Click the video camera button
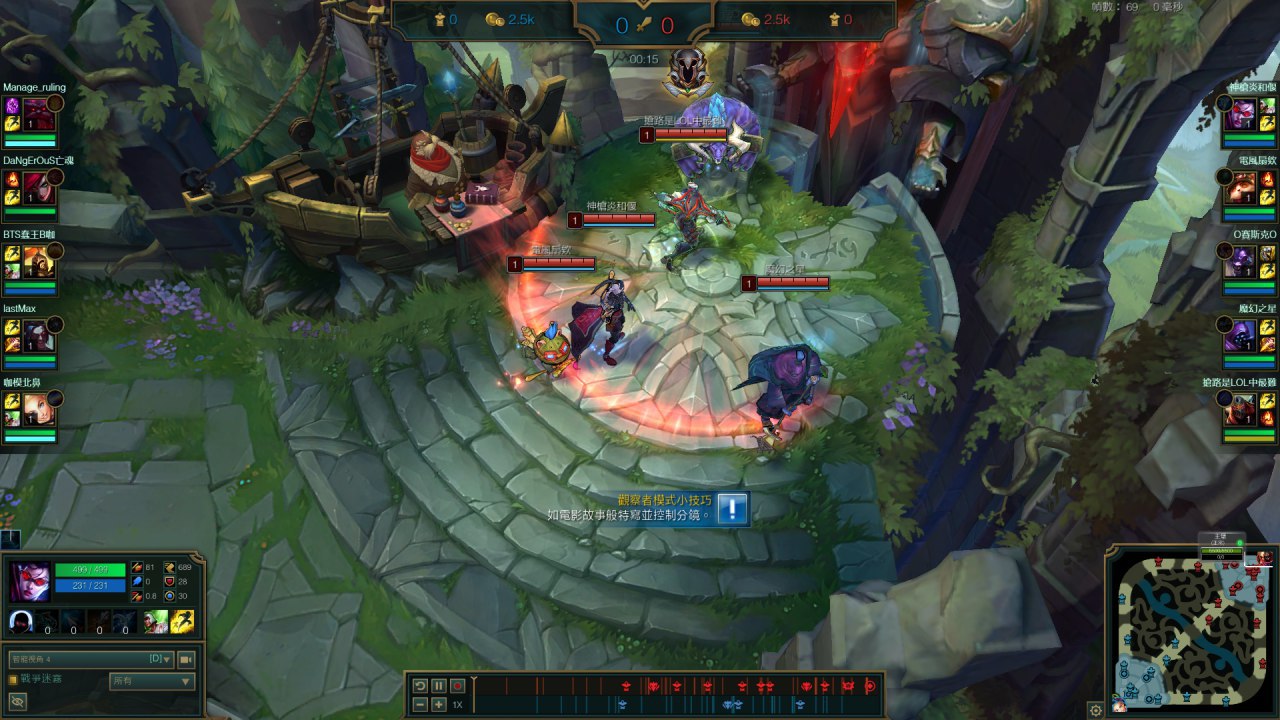Image resolution: width=1280 pixels, height=720 pixels. click(185, 659)
